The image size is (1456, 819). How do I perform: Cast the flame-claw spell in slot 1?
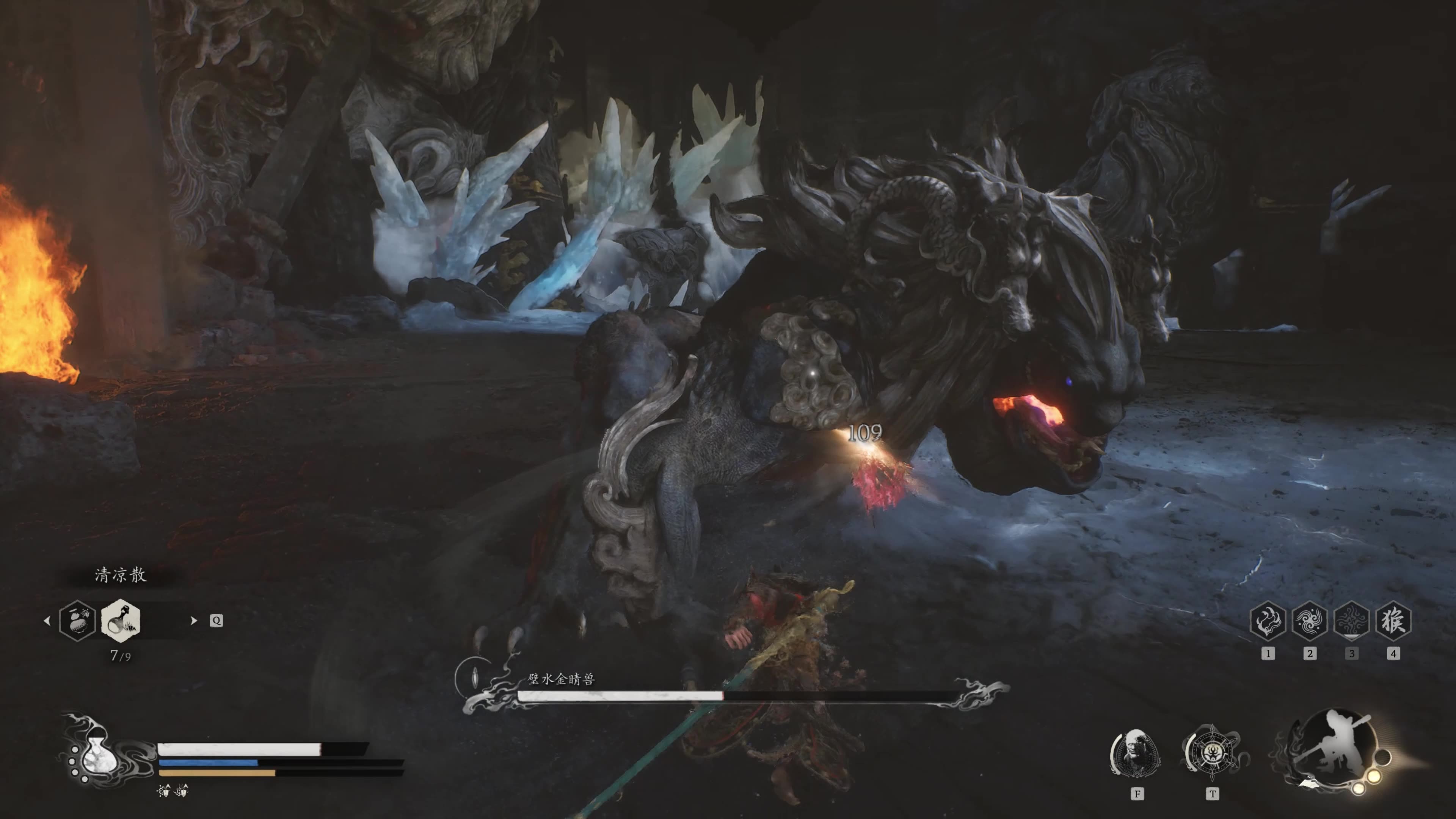[1268, 621]
